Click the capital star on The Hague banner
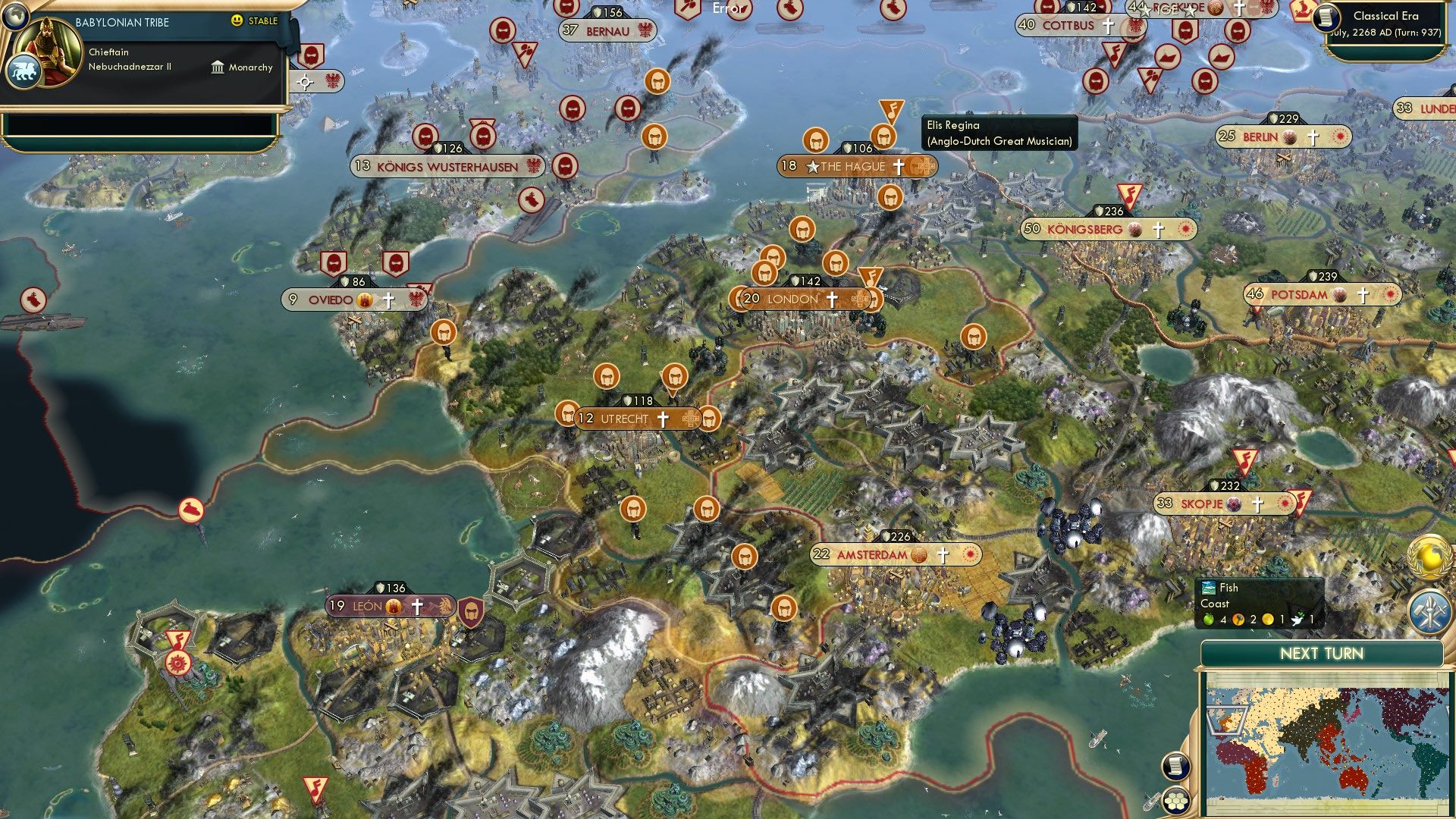 814,165
